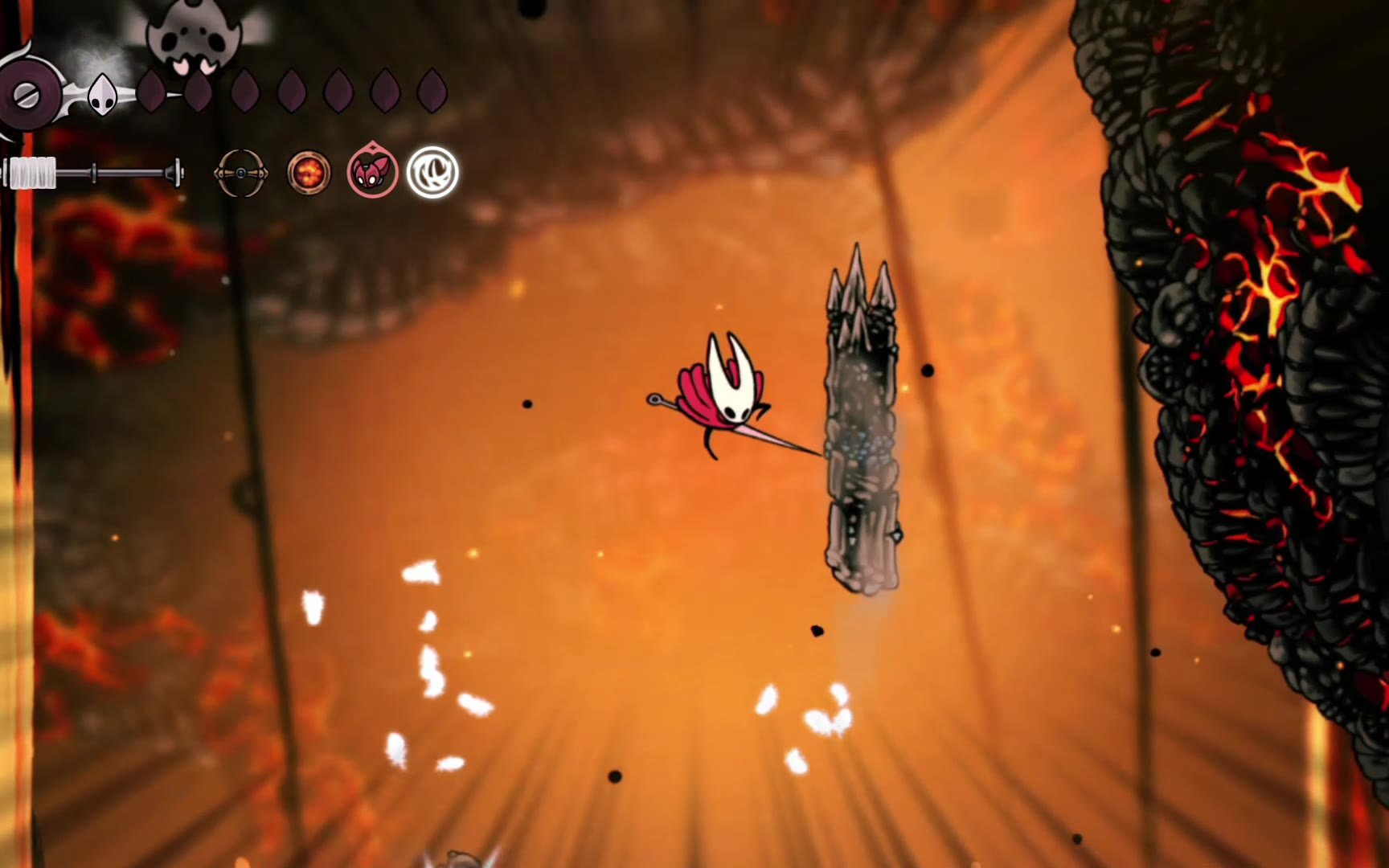The height and width of the screenshot is (868, 1389).
Task: Select the bronze ring charm icon
Action: click(240, 173)
